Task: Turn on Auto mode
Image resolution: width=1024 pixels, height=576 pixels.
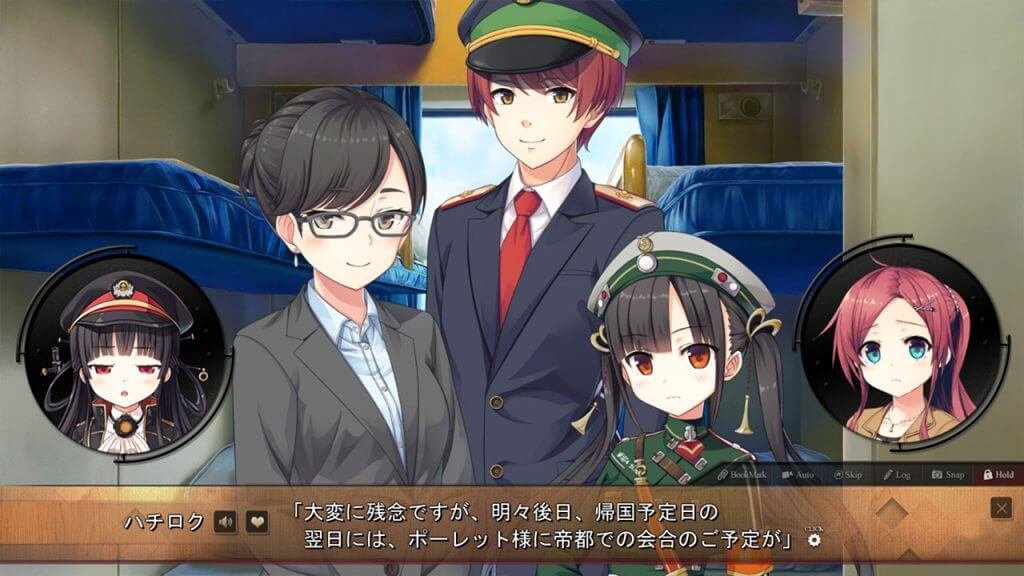Action: click(797, 474)
